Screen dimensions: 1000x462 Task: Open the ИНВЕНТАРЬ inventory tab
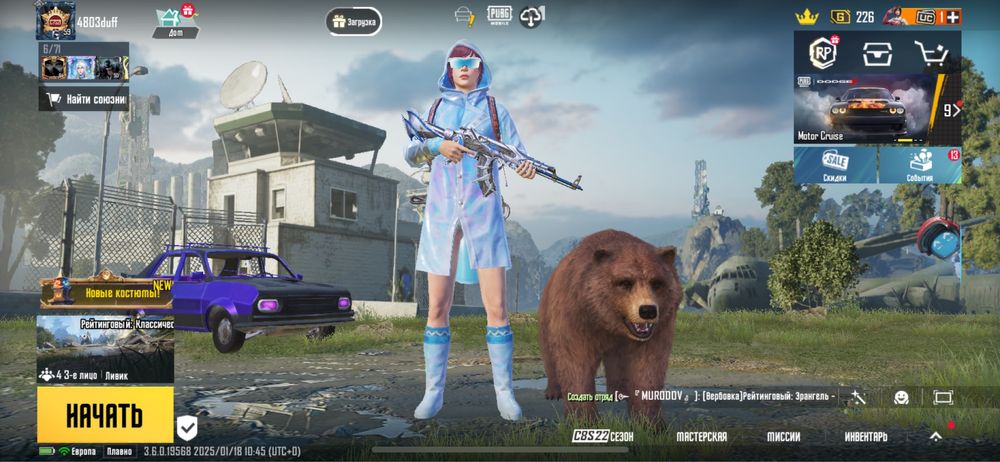pyautogui.click(x=865, y=437)
